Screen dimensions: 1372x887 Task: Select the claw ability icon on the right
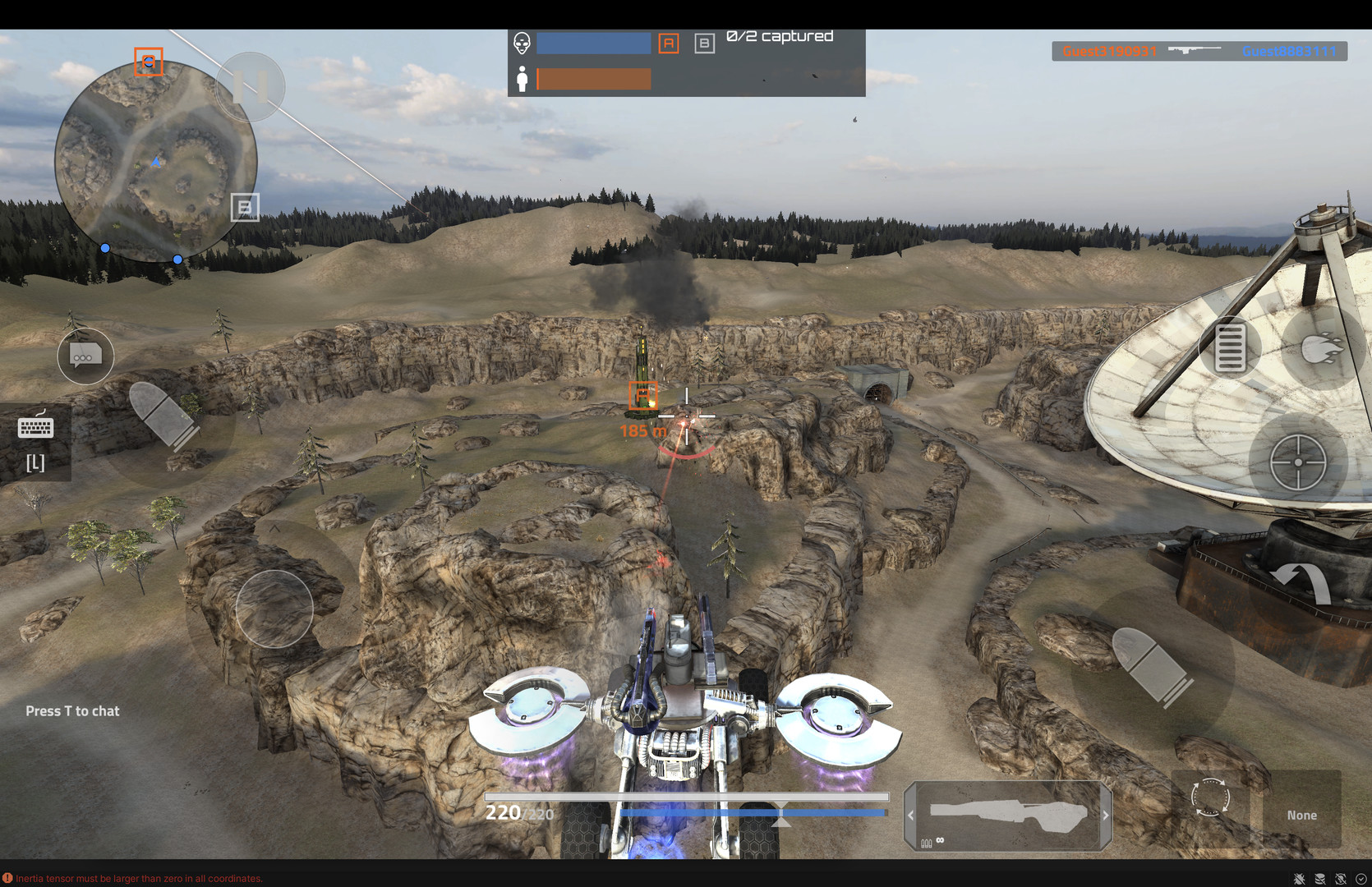coord(1320,347)
